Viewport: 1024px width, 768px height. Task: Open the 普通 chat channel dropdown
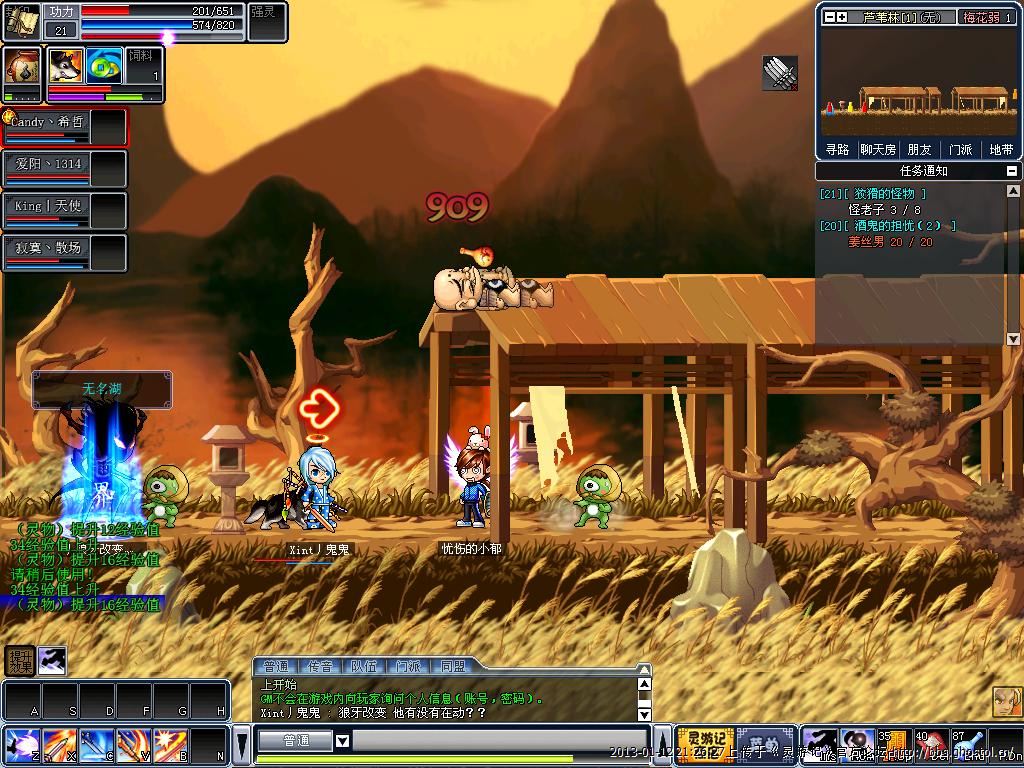pyautogui.click(x=342, y=741)
